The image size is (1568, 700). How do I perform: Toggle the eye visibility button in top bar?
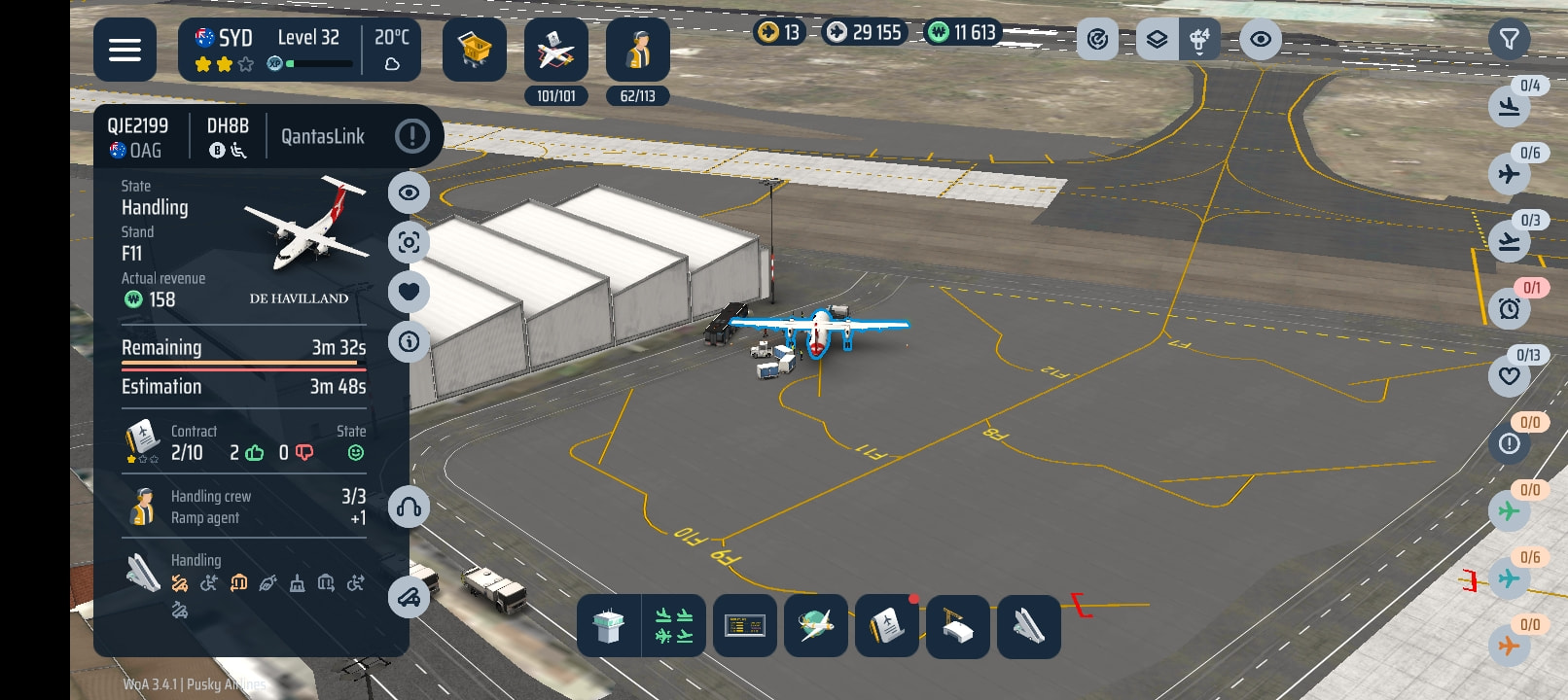click(x=1260, y=40)
